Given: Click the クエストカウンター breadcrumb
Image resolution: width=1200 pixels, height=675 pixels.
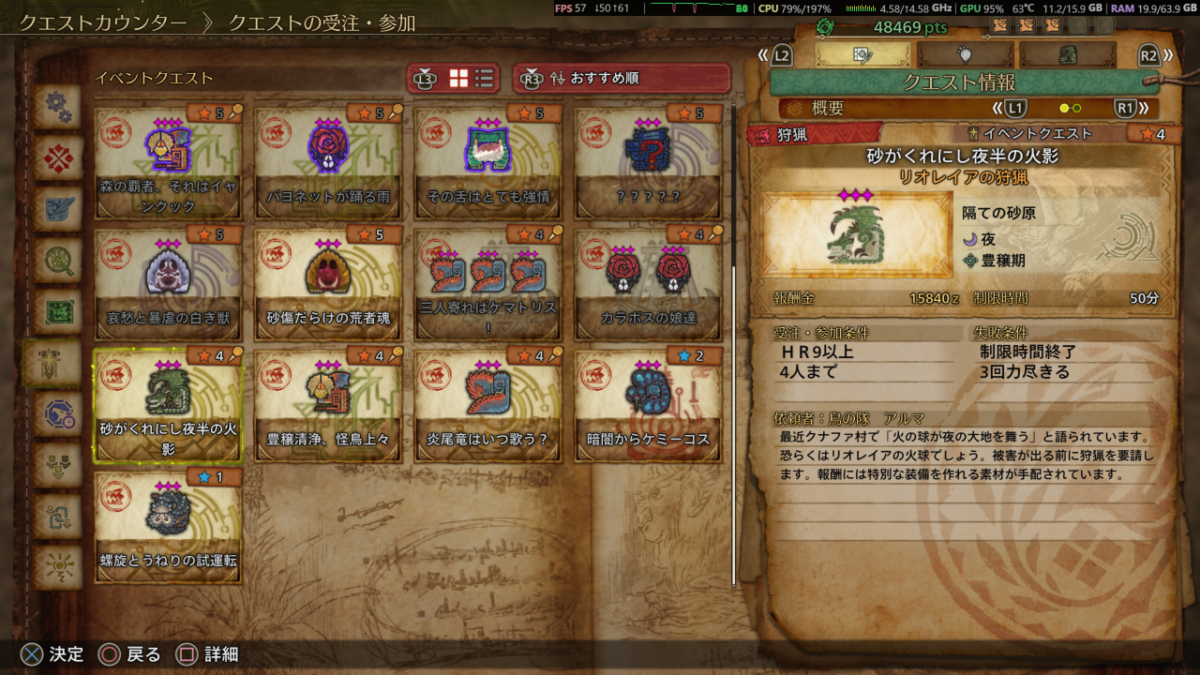Looking at the screenshot, I should (102, 22).
